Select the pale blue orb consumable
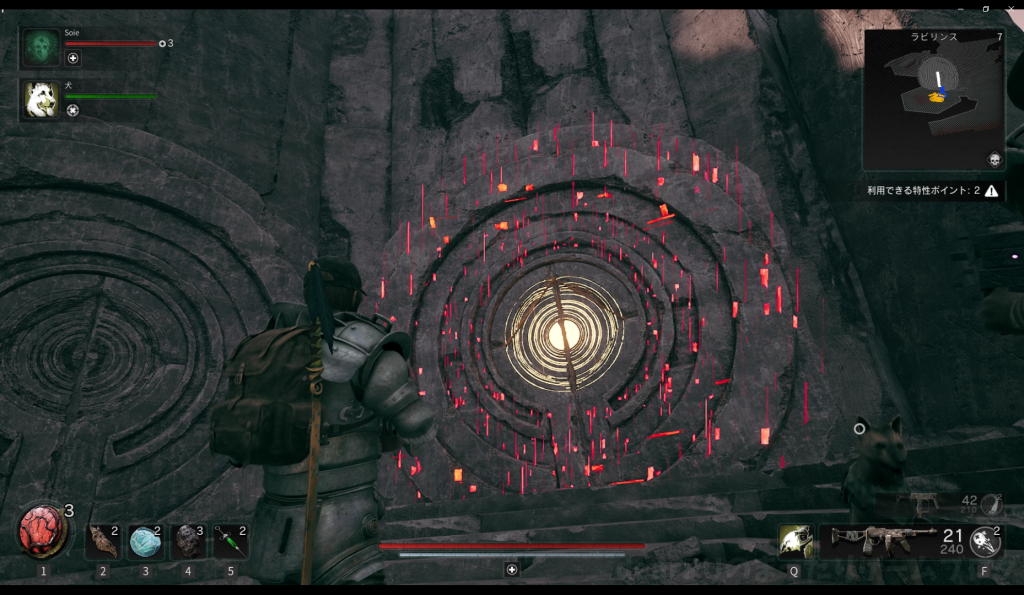The width and height of the screenshot is (1024, 595). (145, 542)
